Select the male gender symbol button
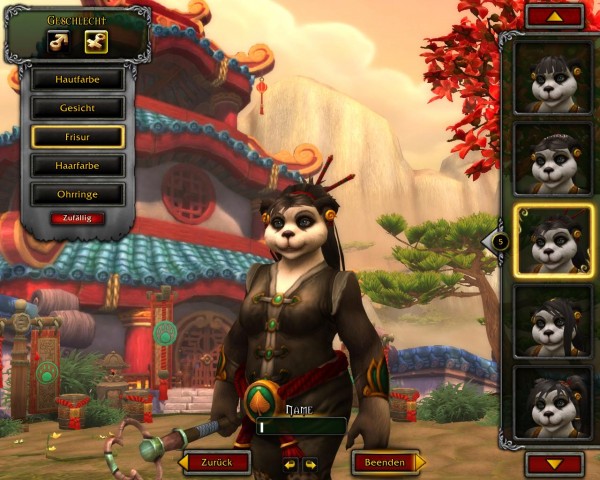 [x=59, y=42]
